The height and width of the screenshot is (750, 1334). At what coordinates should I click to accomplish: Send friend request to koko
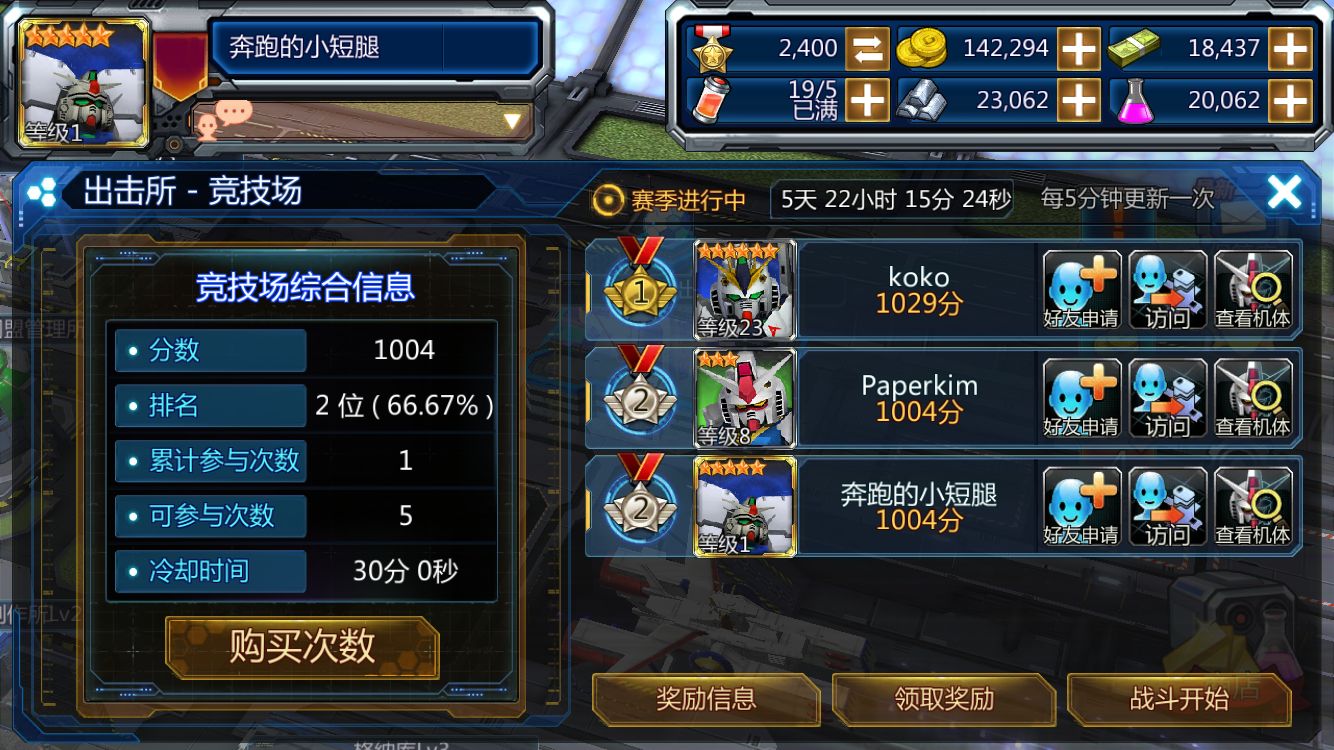tap(1083, 291)
